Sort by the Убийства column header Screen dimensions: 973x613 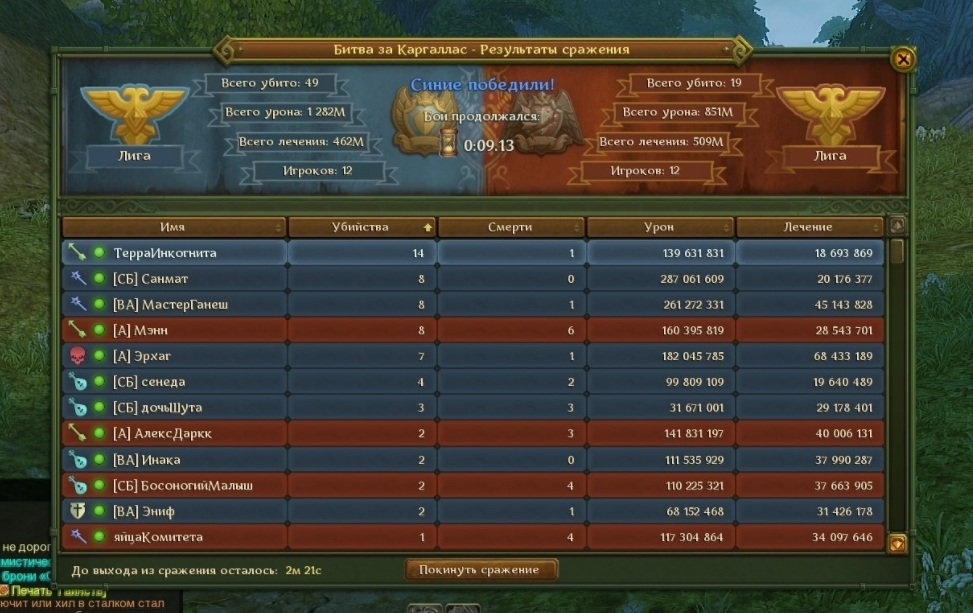pos(361,227)
